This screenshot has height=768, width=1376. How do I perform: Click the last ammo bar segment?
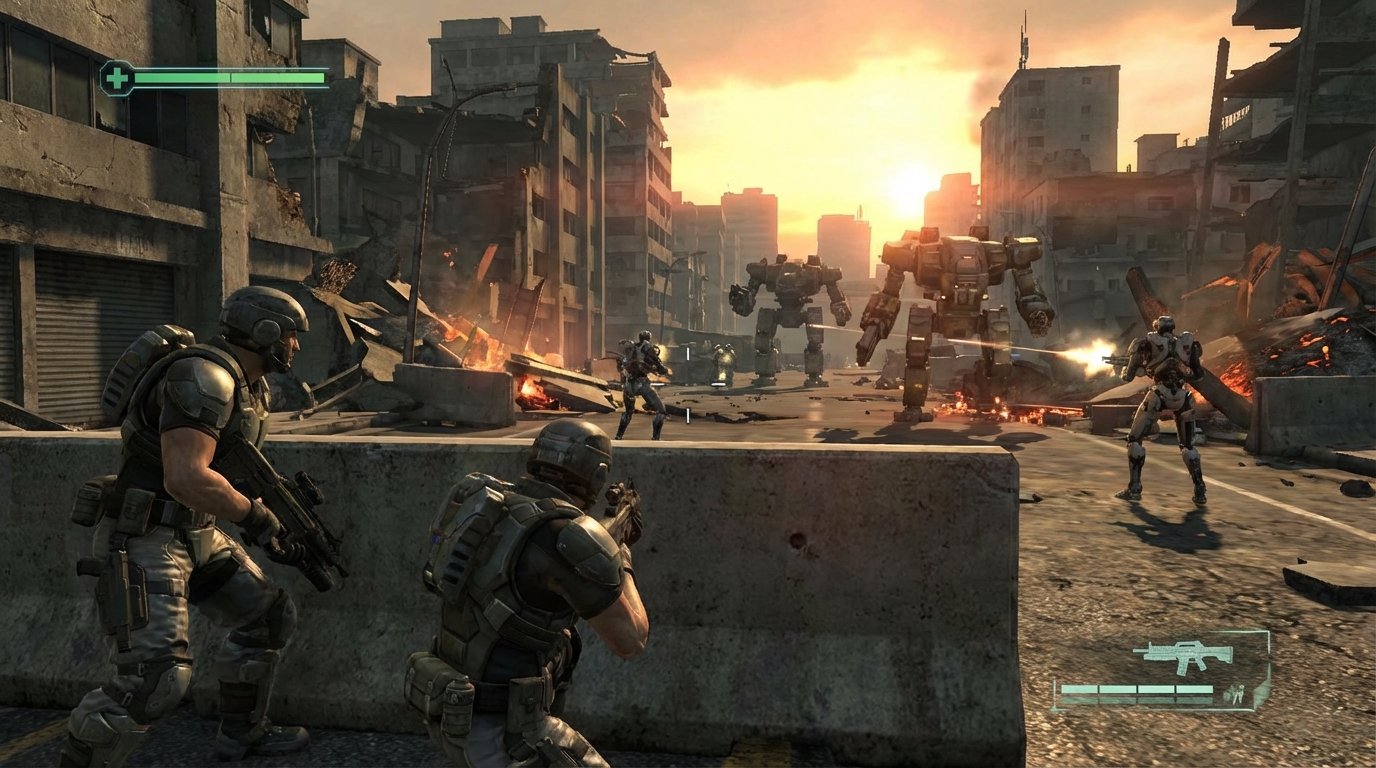coord(1193,689)
